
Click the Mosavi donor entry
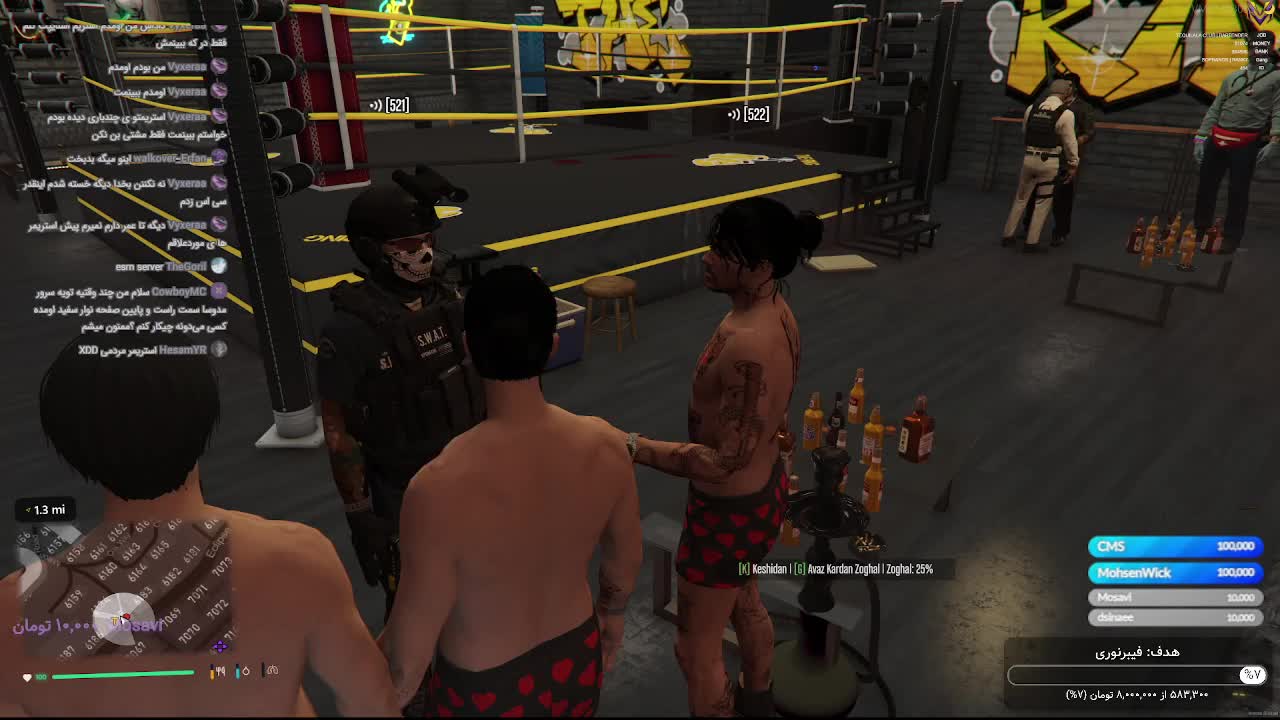pyautogui.click(x=1175, y=597)
